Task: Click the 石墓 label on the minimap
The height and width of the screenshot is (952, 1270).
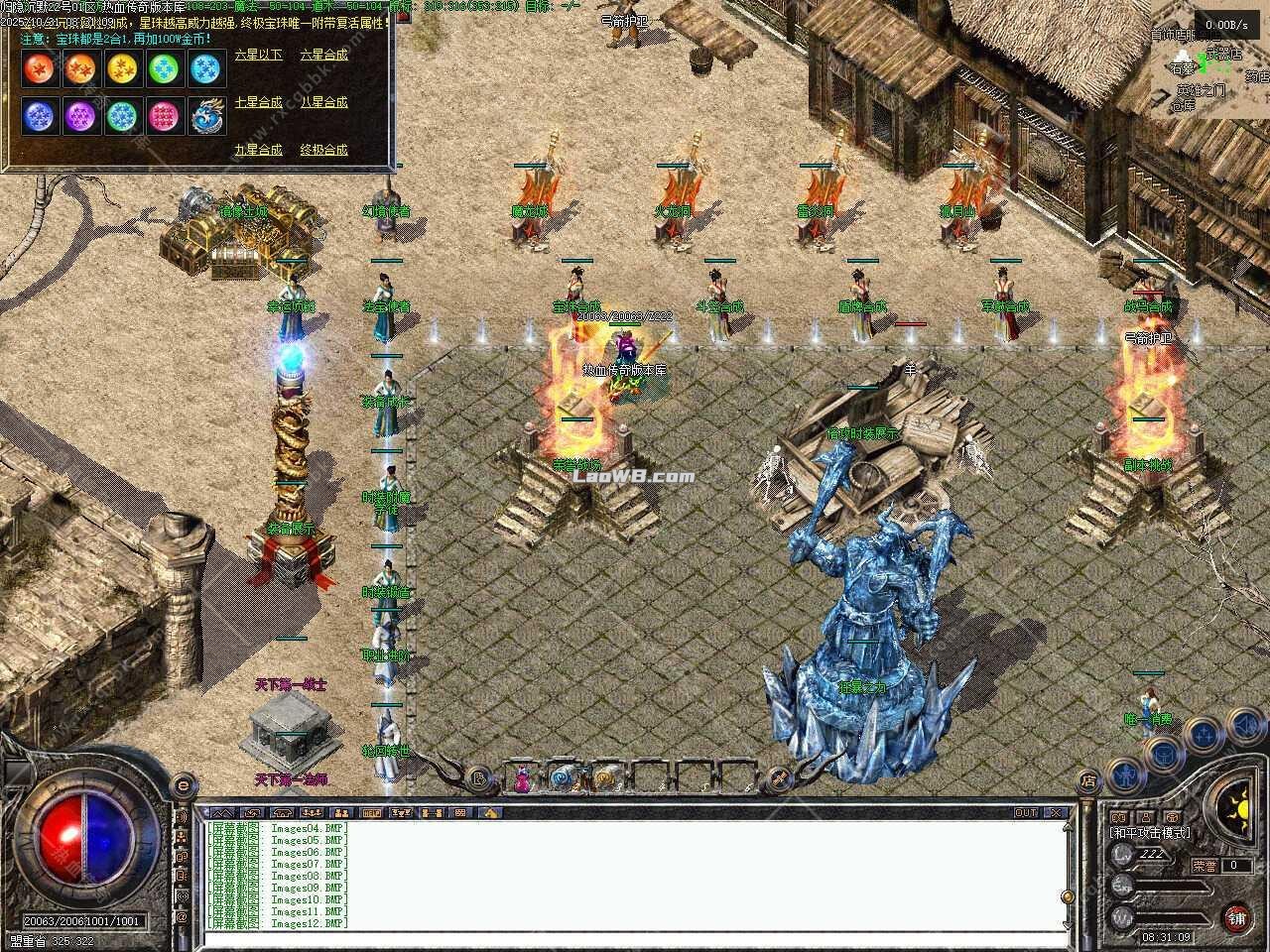Action: pos(1182,69)
